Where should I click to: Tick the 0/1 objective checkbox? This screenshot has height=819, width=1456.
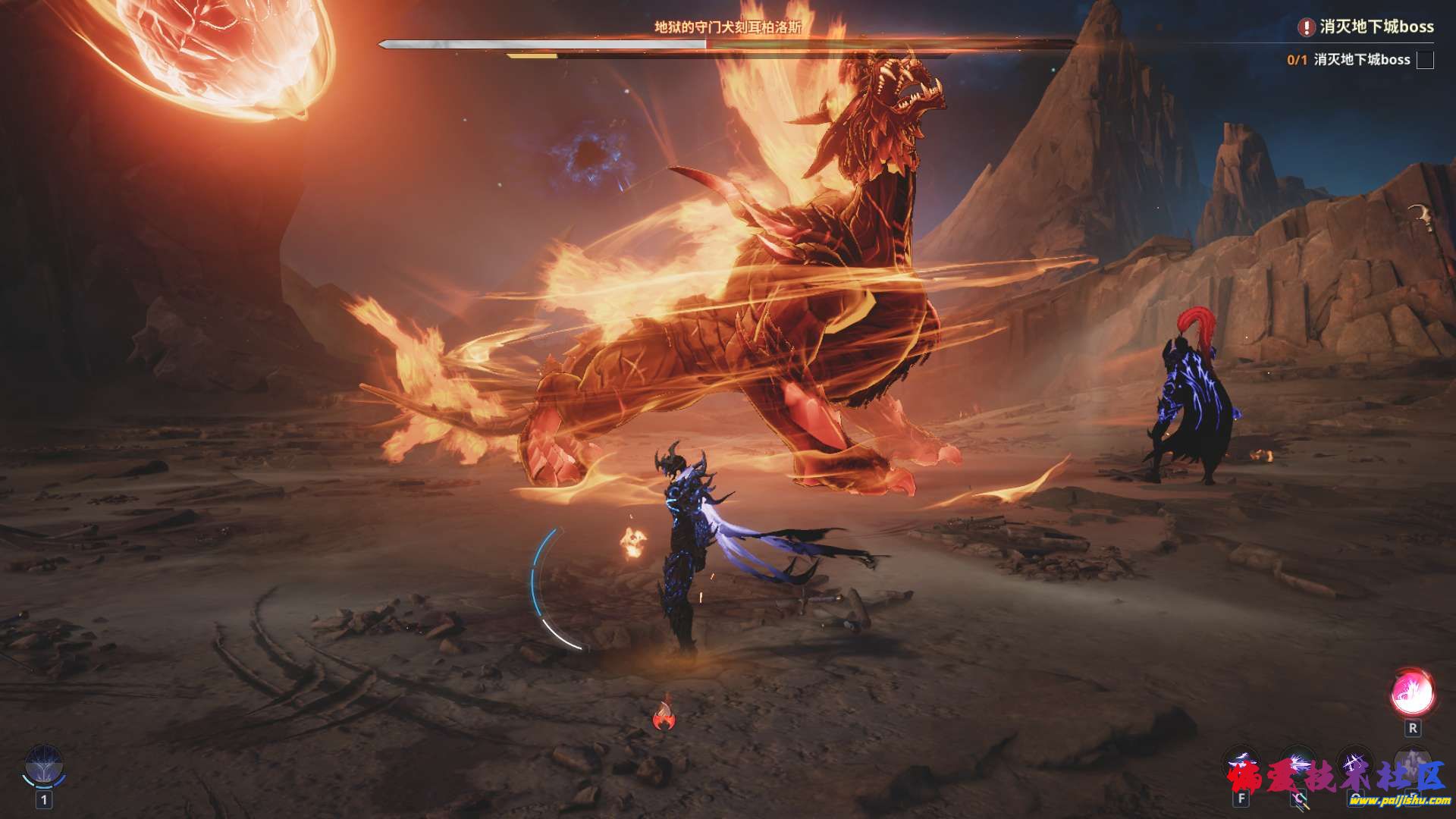tap(1425, 60)
